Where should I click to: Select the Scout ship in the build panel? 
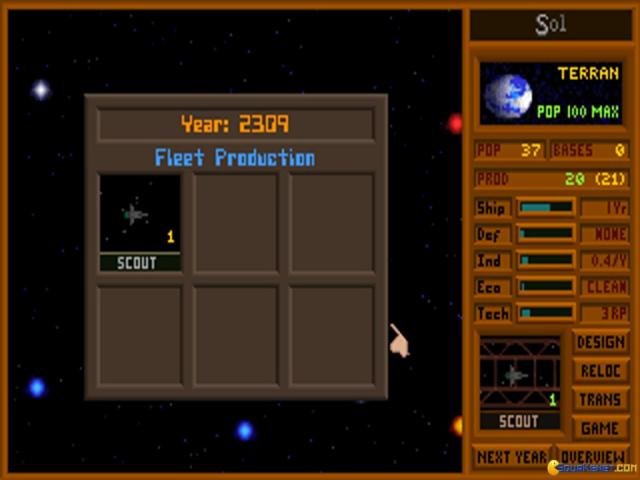pos(519,383)
